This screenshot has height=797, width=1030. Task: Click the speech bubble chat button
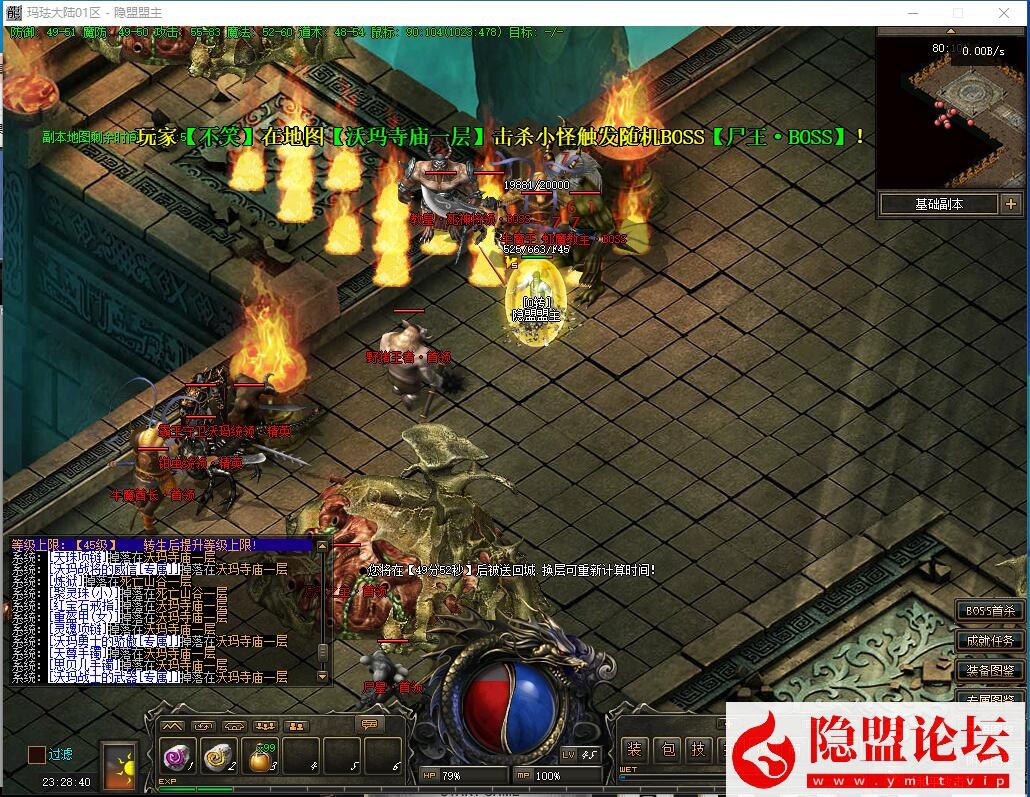click(370, 725)
